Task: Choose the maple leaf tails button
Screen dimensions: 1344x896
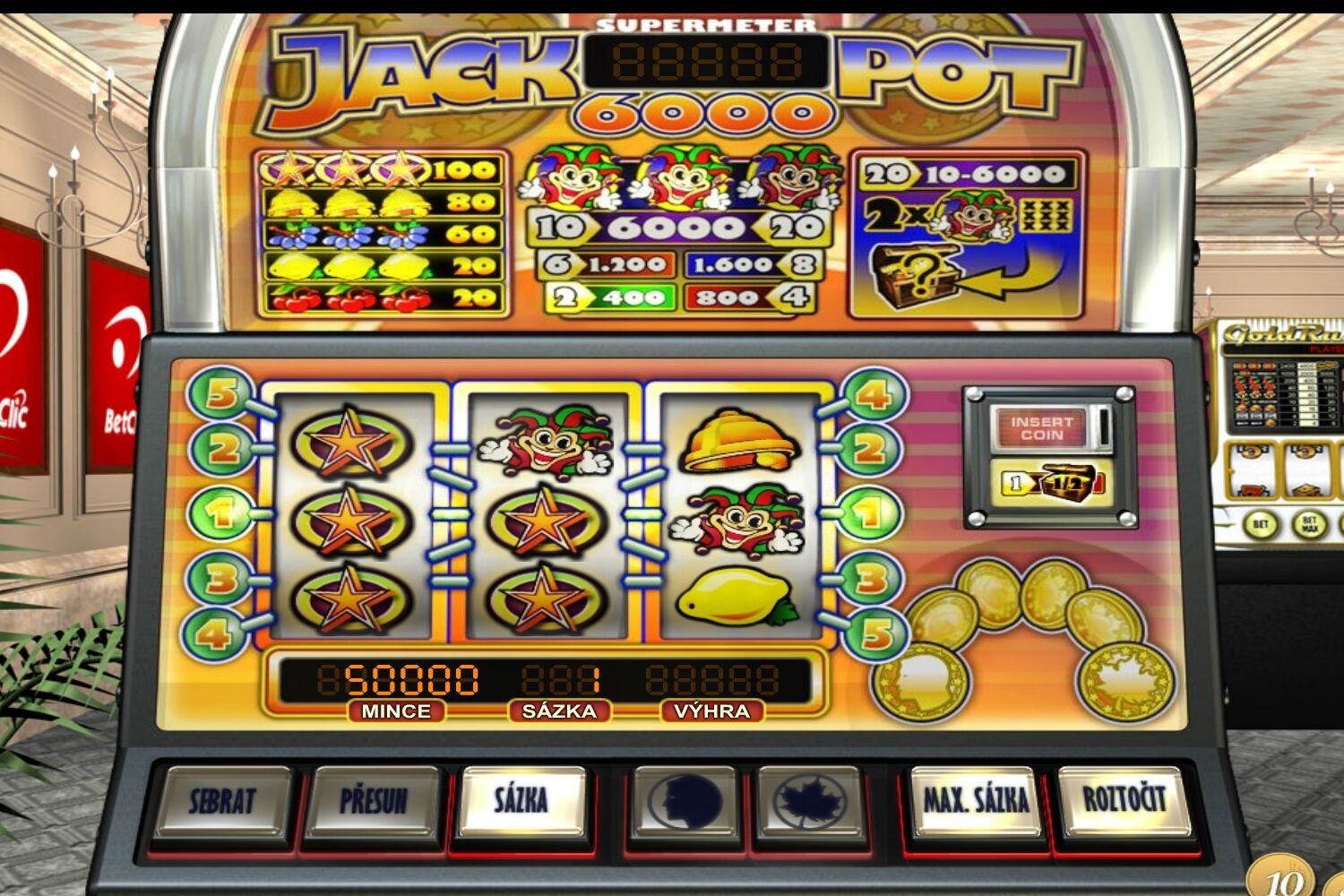Action: 809,800
